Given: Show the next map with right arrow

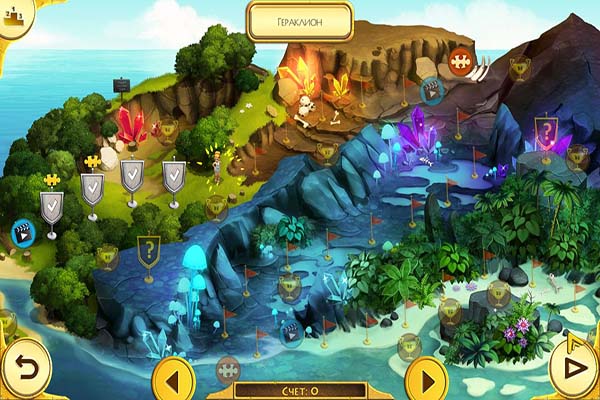Looking at the screenshot, I should [x=427, y=379].
